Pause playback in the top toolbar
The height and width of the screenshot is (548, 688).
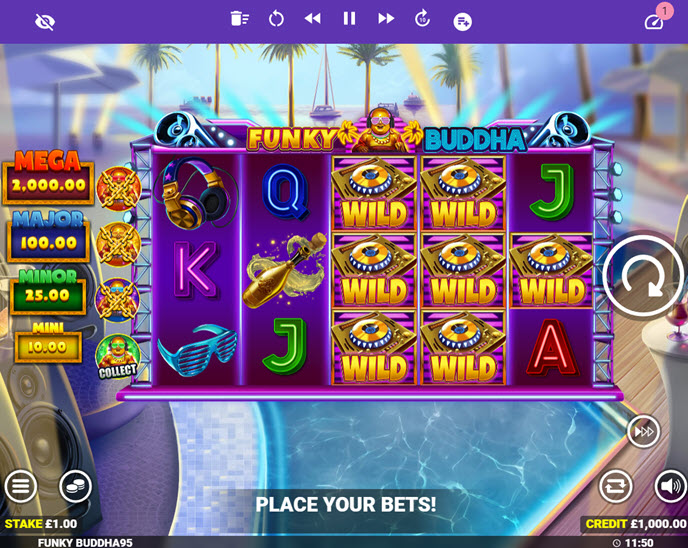pos(349,18)
